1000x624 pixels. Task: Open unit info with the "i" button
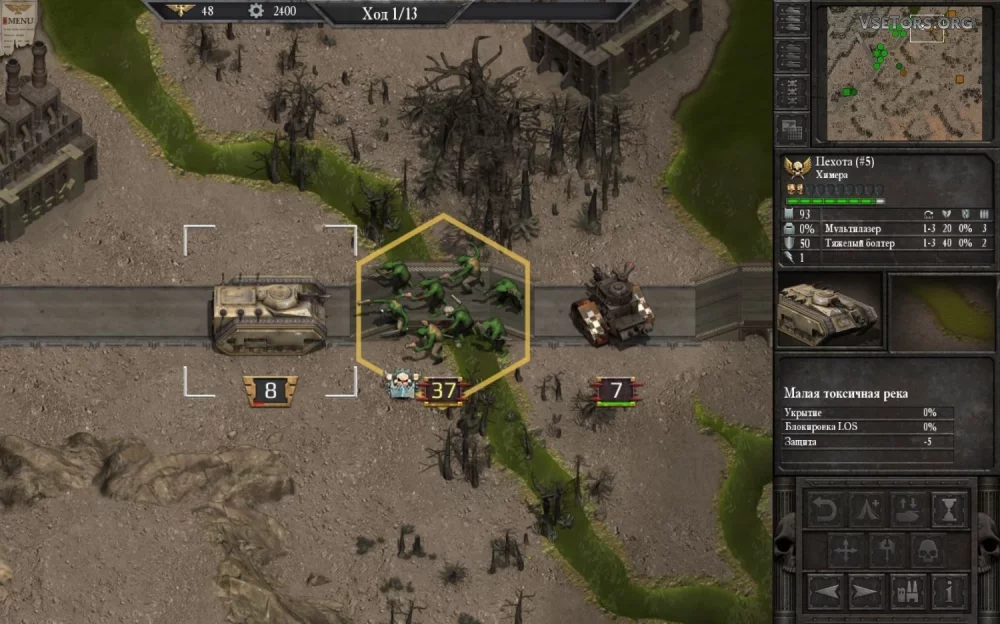[947, 591]
